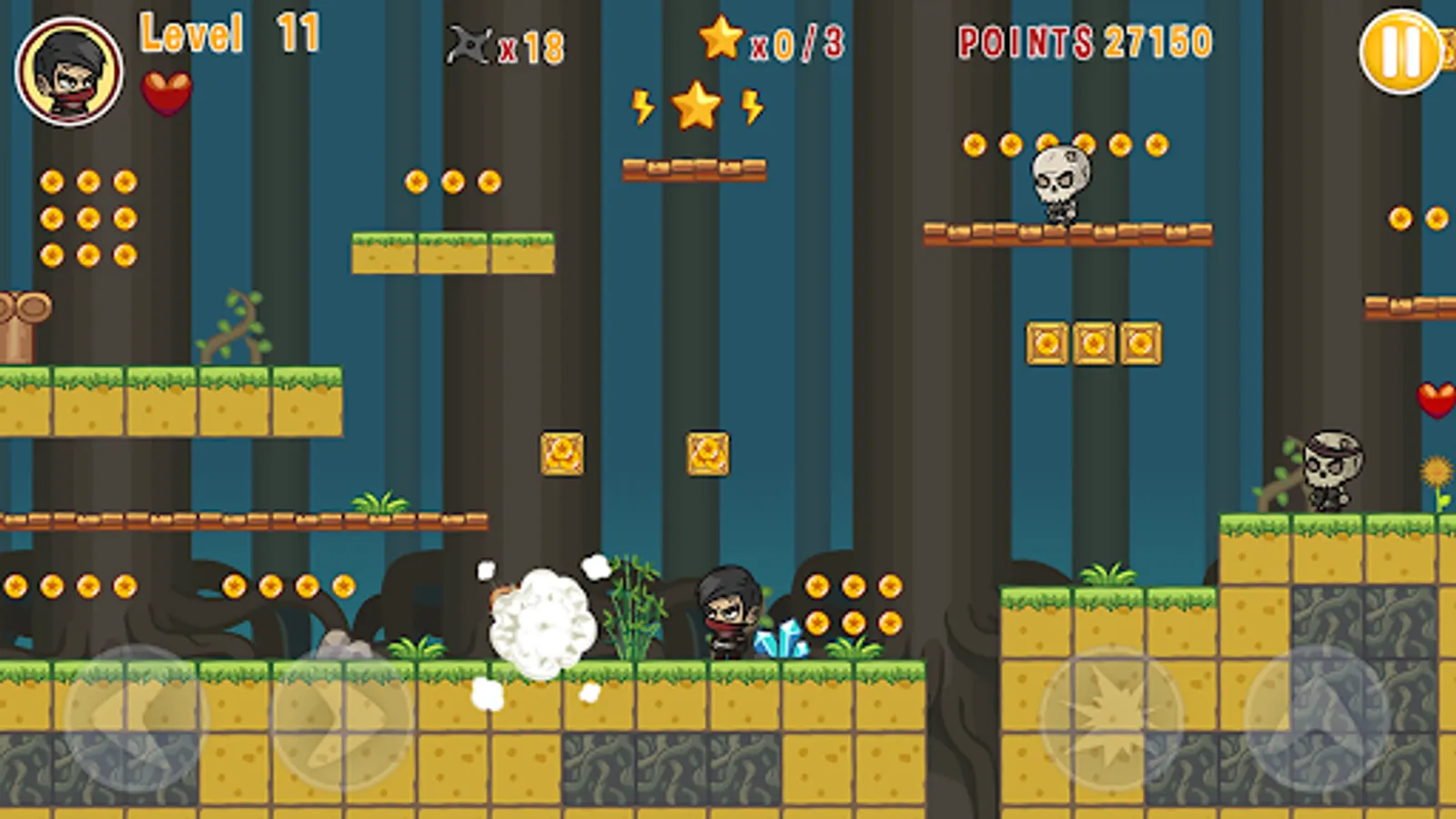Click the ninja player character

tap(728, 614)
